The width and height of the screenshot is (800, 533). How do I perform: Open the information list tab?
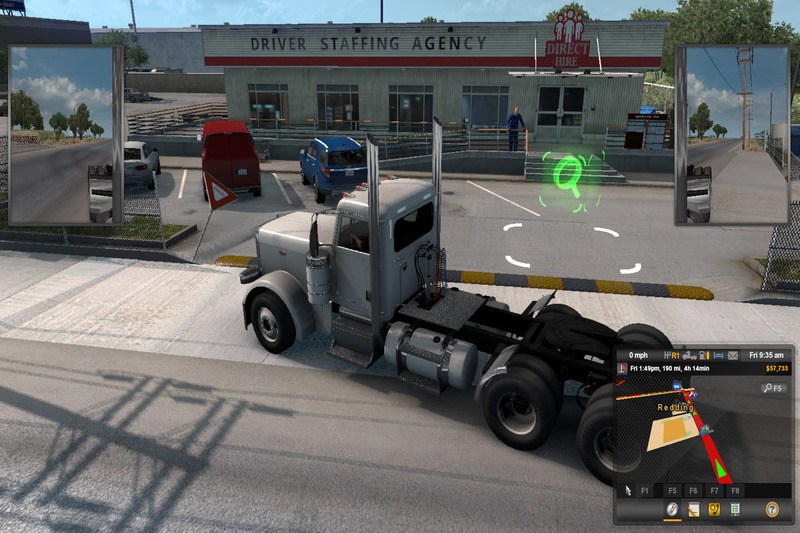pos(735,509)
